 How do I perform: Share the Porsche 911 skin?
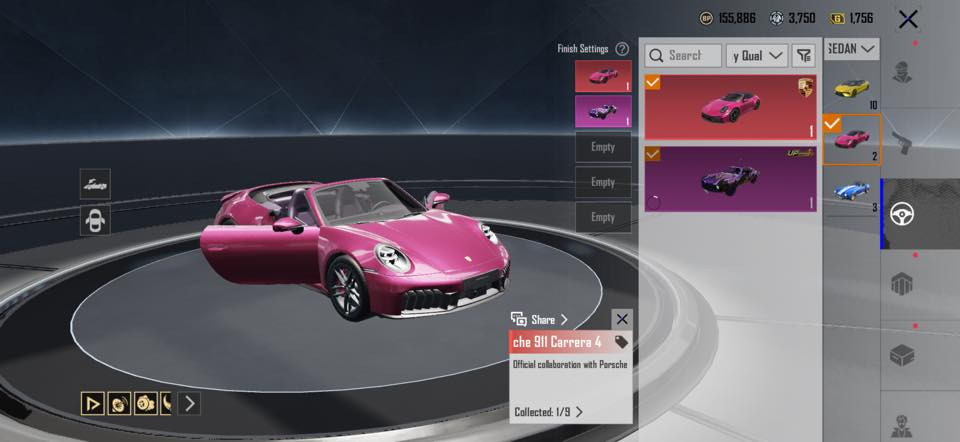[x=540, y=319]
